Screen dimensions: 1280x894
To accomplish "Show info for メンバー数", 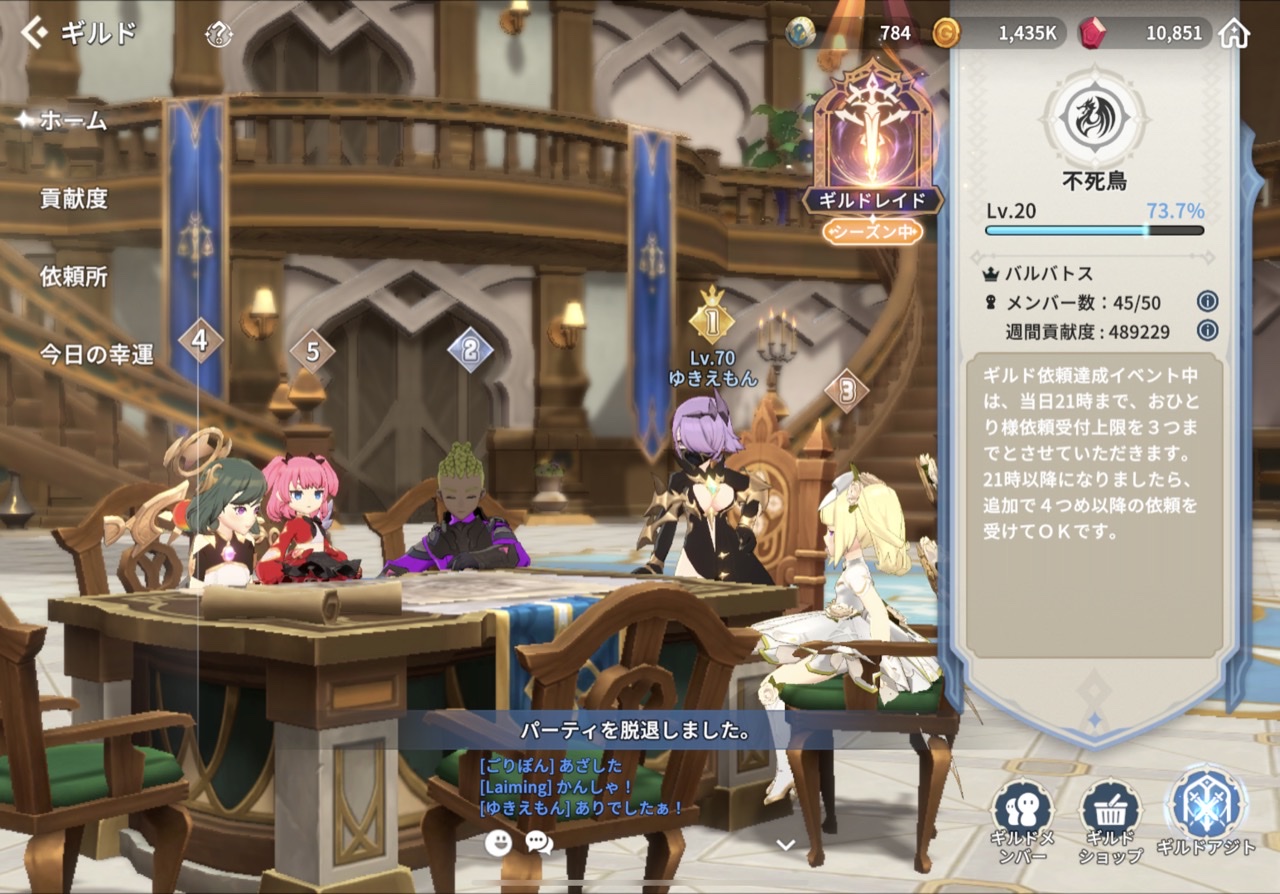I will pyautogui.click(x=1207, y=302).
